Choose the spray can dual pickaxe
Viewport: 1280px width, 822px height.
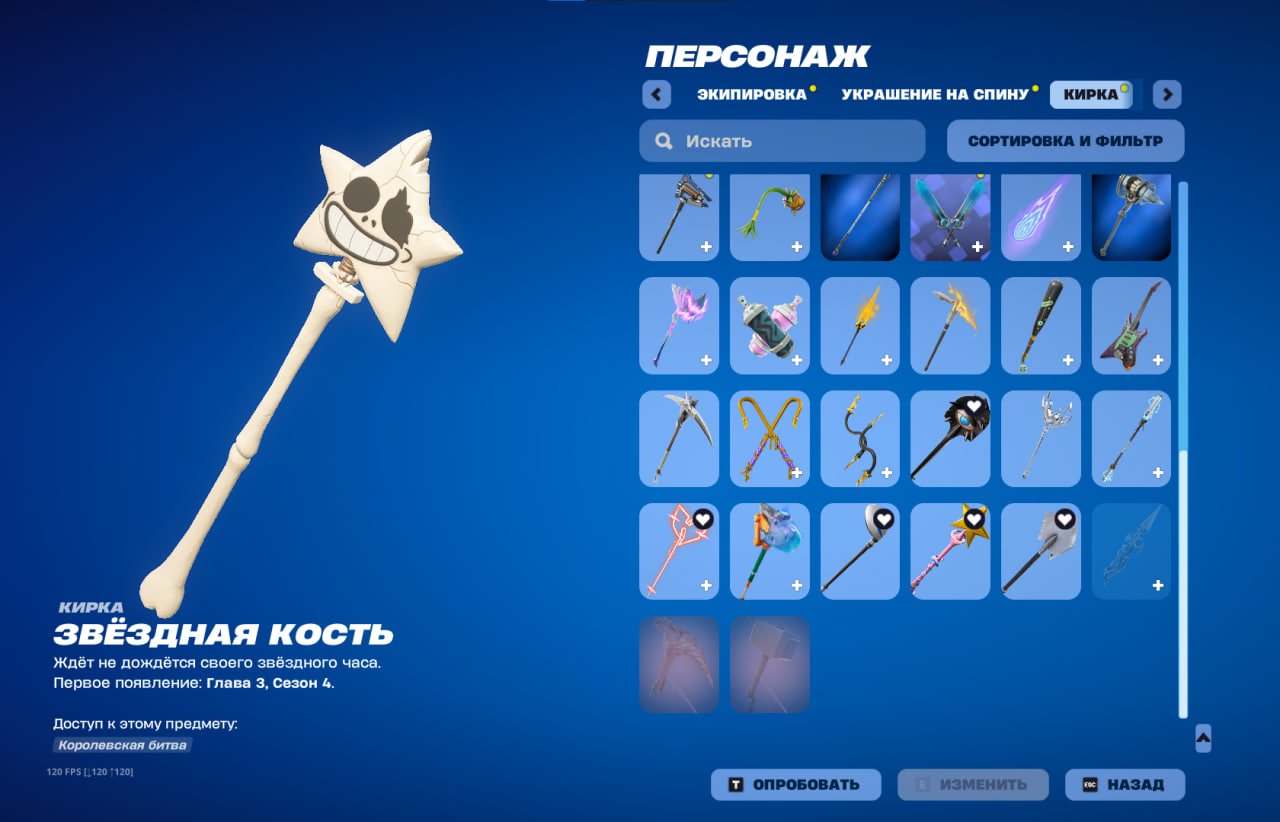click(769, 325)
